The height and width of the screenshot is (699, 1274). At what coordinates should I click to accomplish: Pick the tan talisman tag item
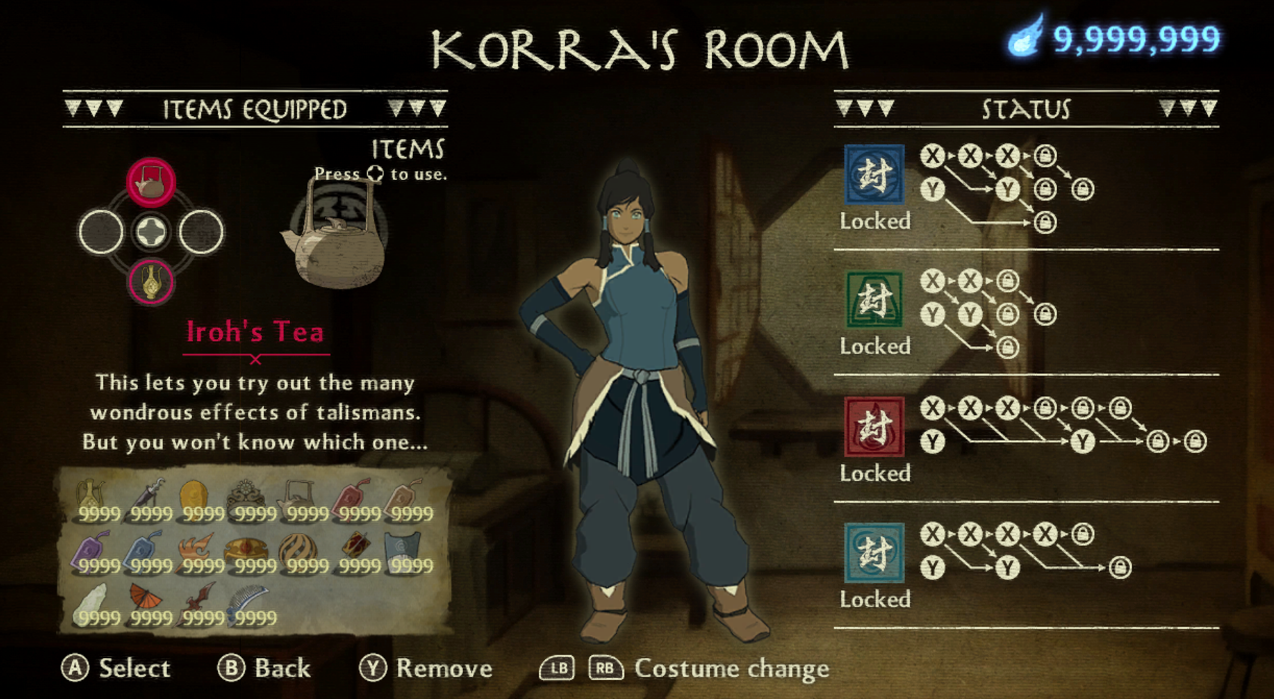404,497
